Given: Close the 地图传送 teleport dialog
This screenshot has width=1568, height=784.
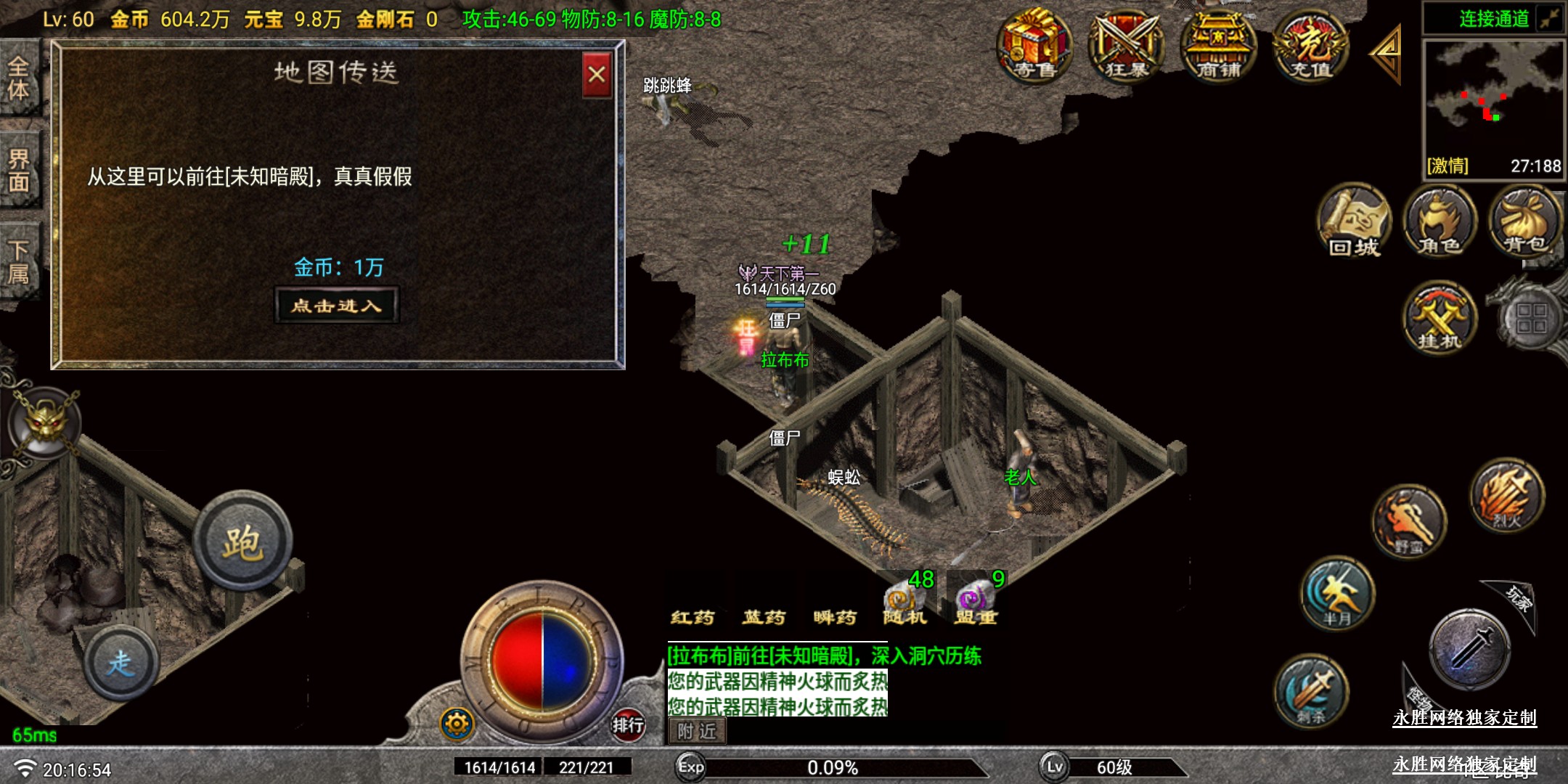Looking at the screenshot, I should click(597, 74).
